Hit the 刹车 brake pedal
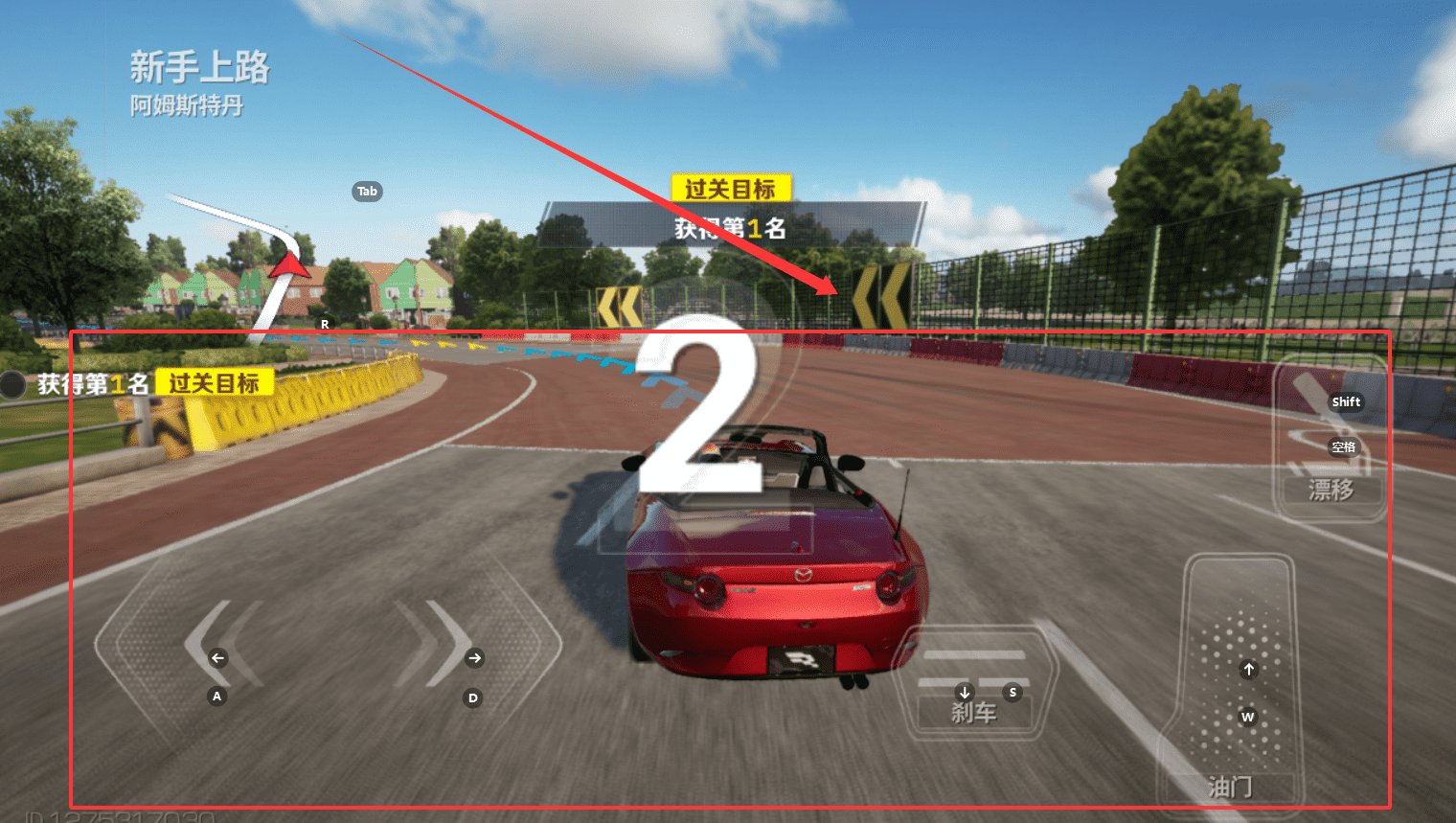 pyautogui.click(x=975, y=685)
